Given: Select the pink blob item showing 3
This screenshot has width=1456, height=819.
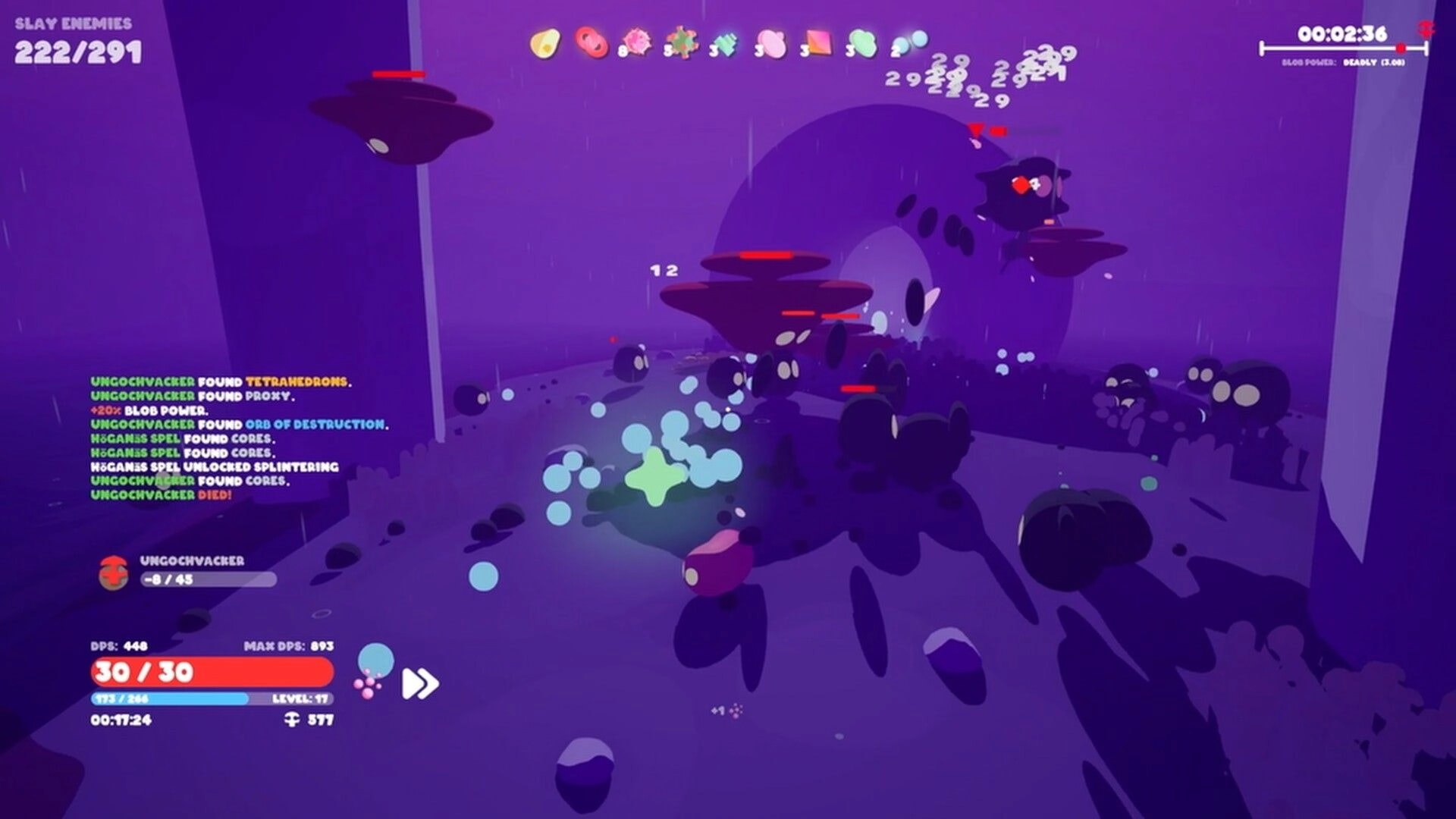Looking at the screenshot, I should click(x=772, y=43).
